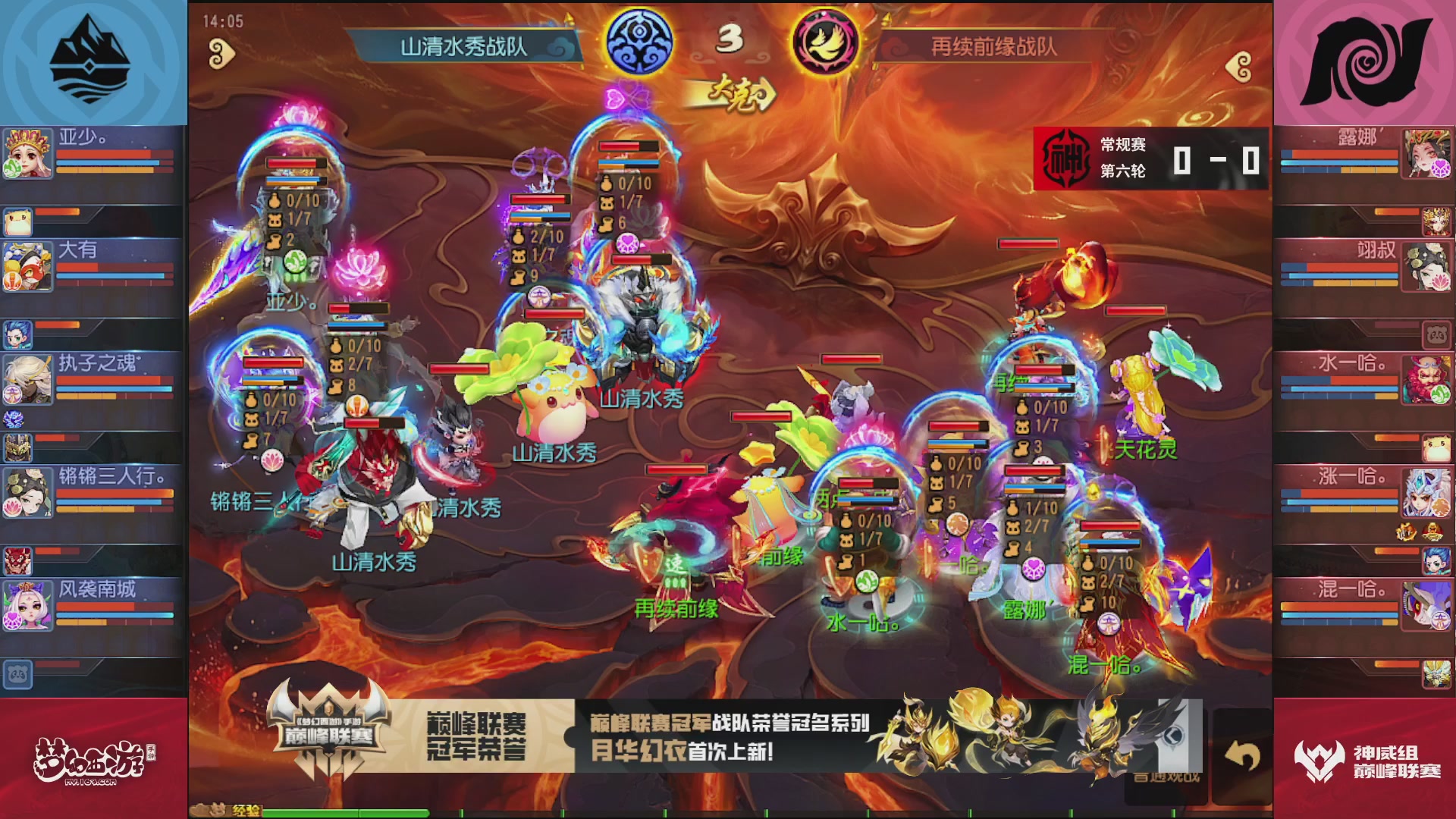The image size is (1456, 819).
Task: Select 亚少's character portrait in left sidebar
Action: 28,153
